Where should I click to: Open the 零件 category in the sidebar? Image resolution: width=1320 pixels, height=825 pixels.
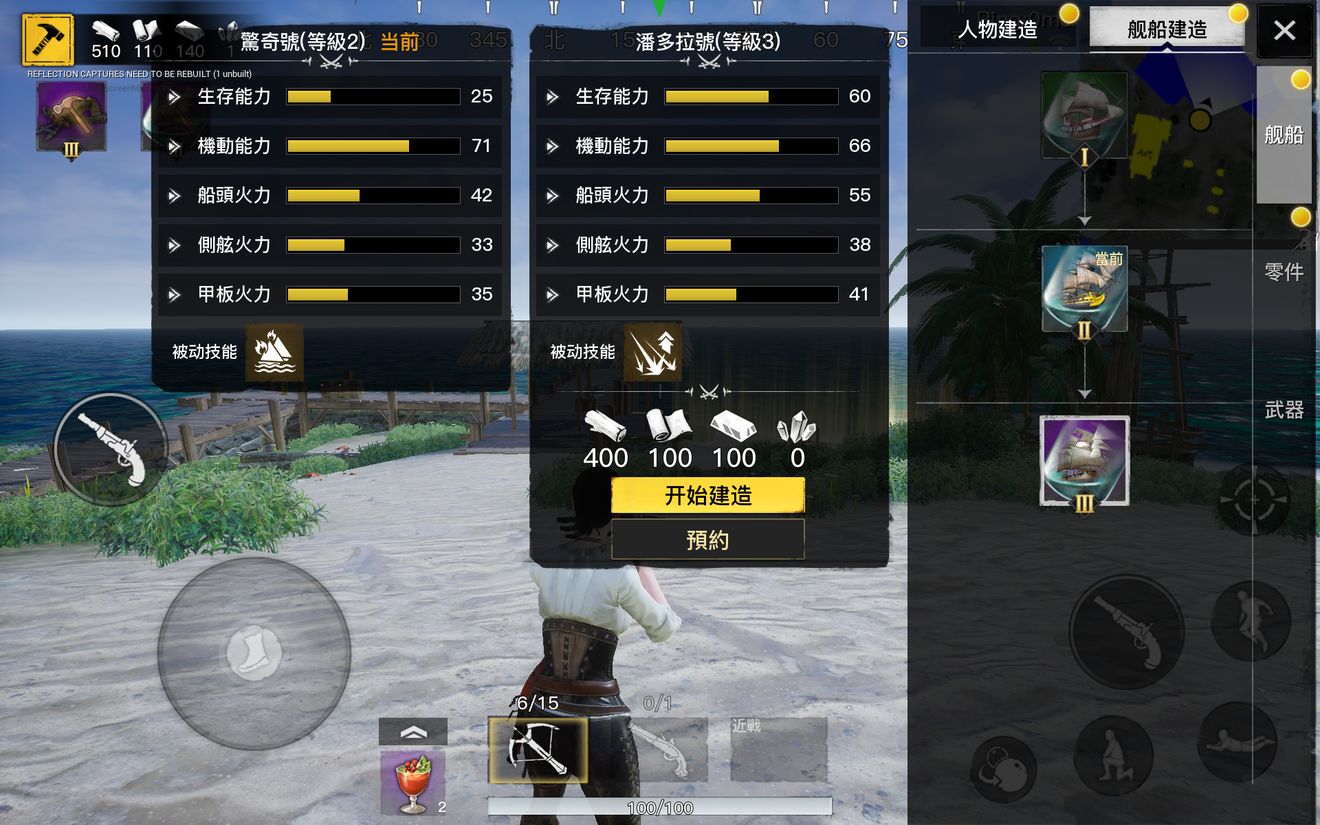tap(1285, 273)
